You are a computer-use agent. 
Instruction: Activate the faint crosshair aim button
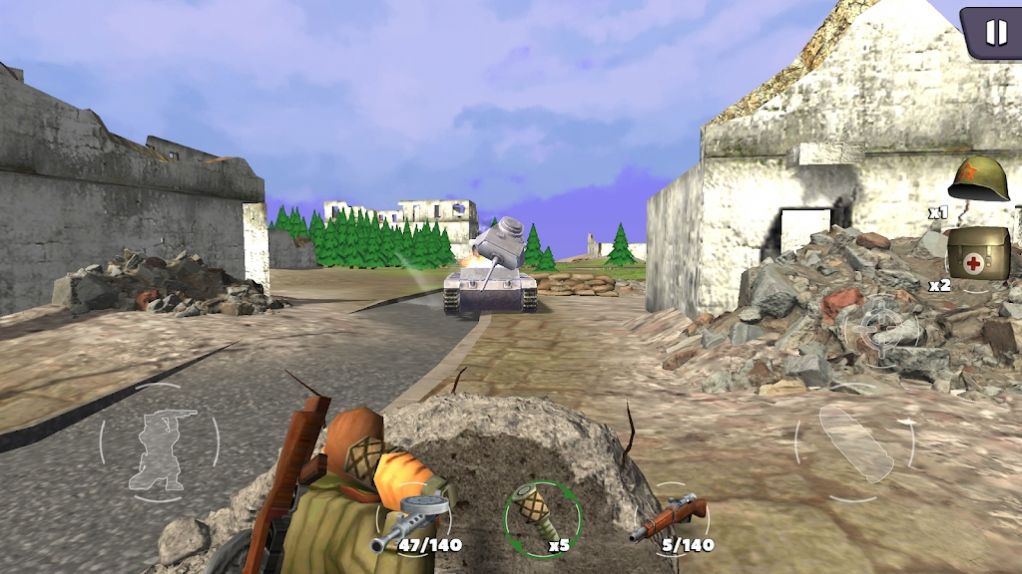pyautogui.click(x=879, y=325)
